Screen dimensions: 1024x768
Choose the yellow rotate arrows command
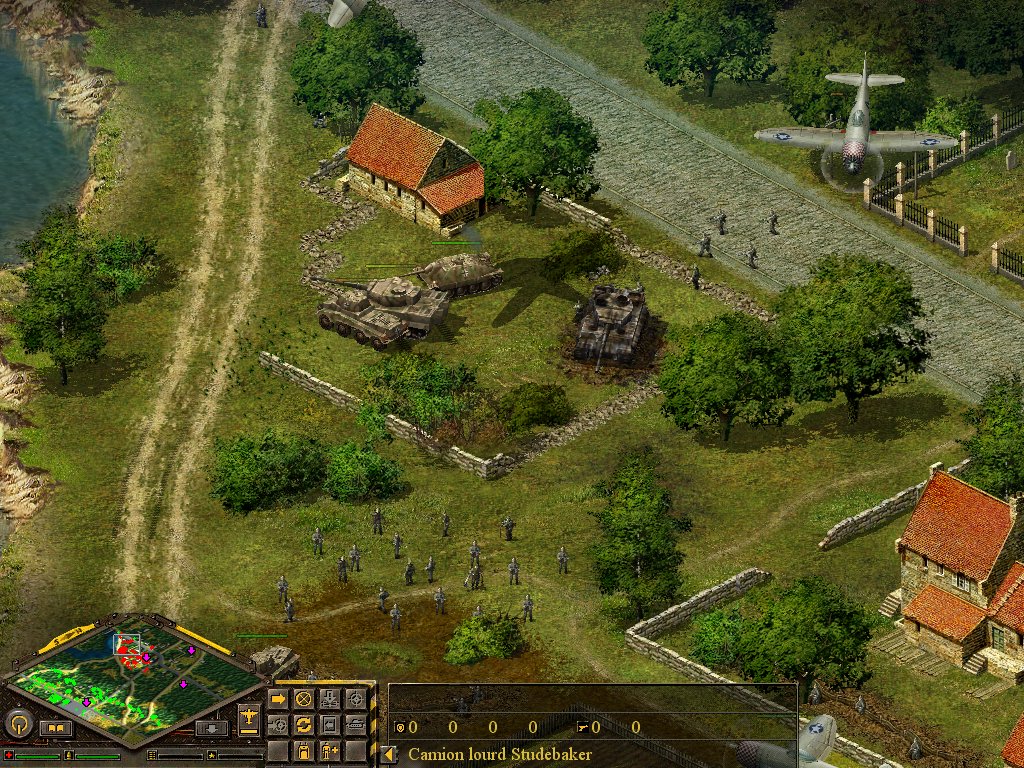pyautogui.click(x=303, y=724)
